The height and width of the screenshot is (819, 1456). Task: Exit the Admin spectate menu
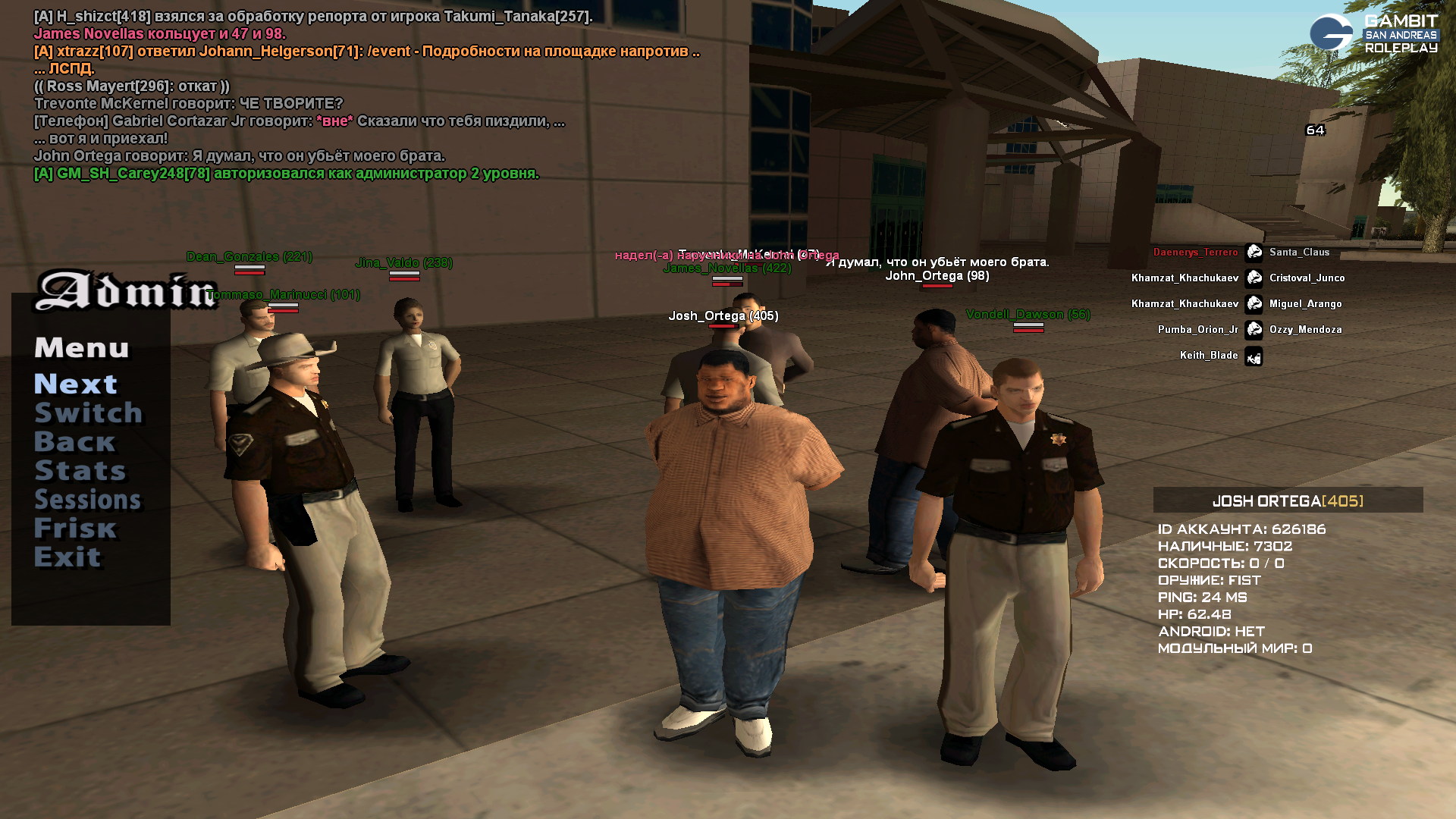pyautogui.click(x=67, y=557)
